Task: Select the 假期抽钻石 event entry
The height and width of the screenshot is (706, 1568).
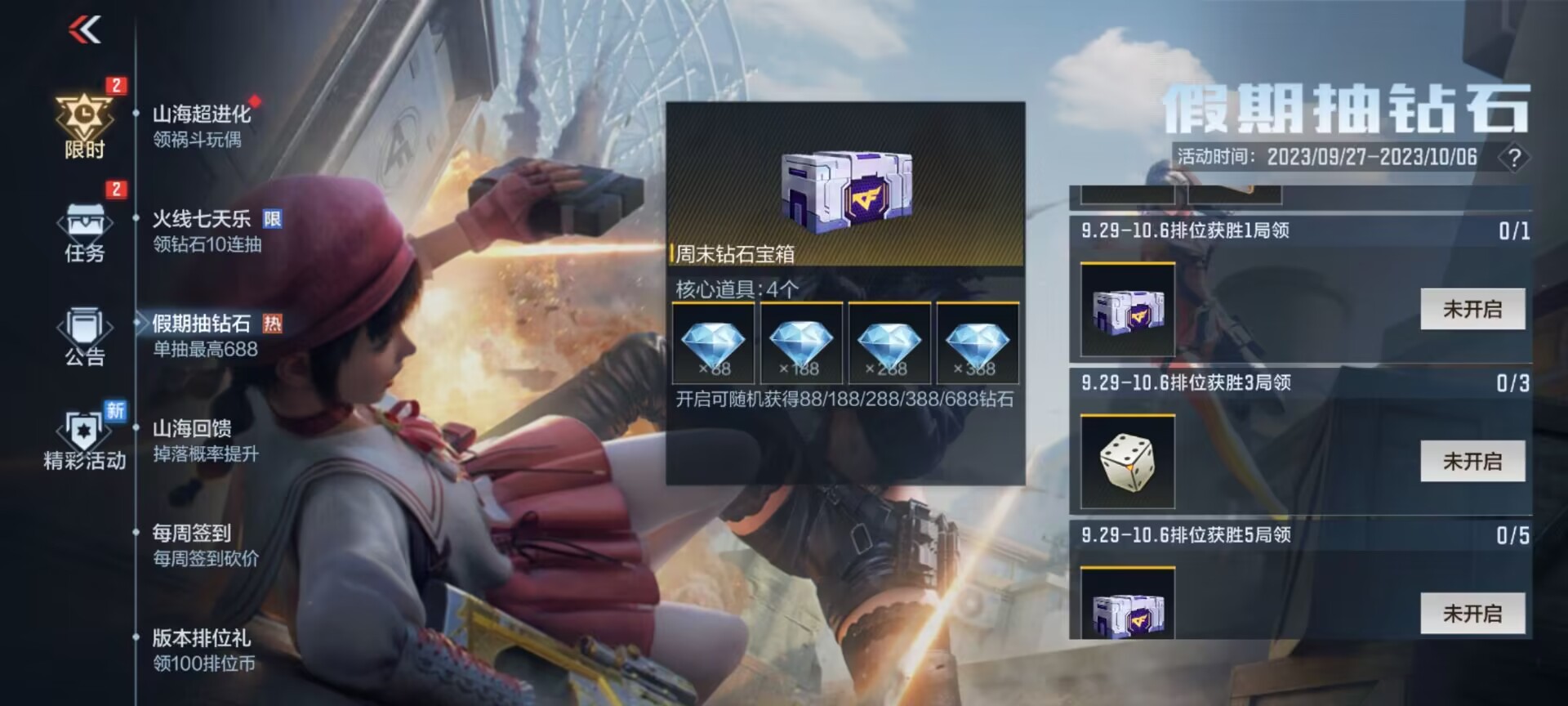Action: [206, 335]
